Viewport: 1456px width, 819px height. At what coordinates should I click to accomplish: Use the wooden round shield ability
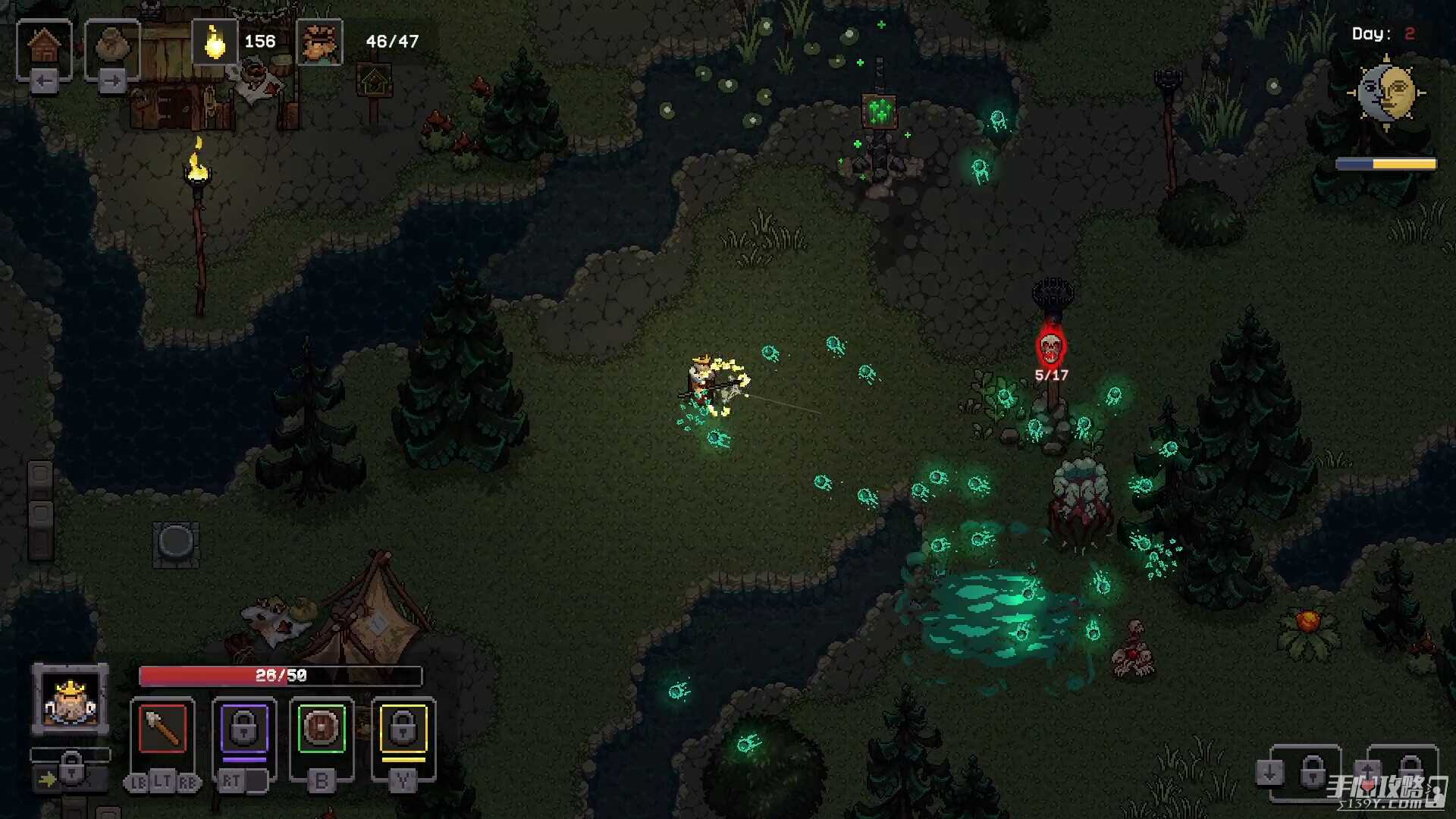point(322,729)
